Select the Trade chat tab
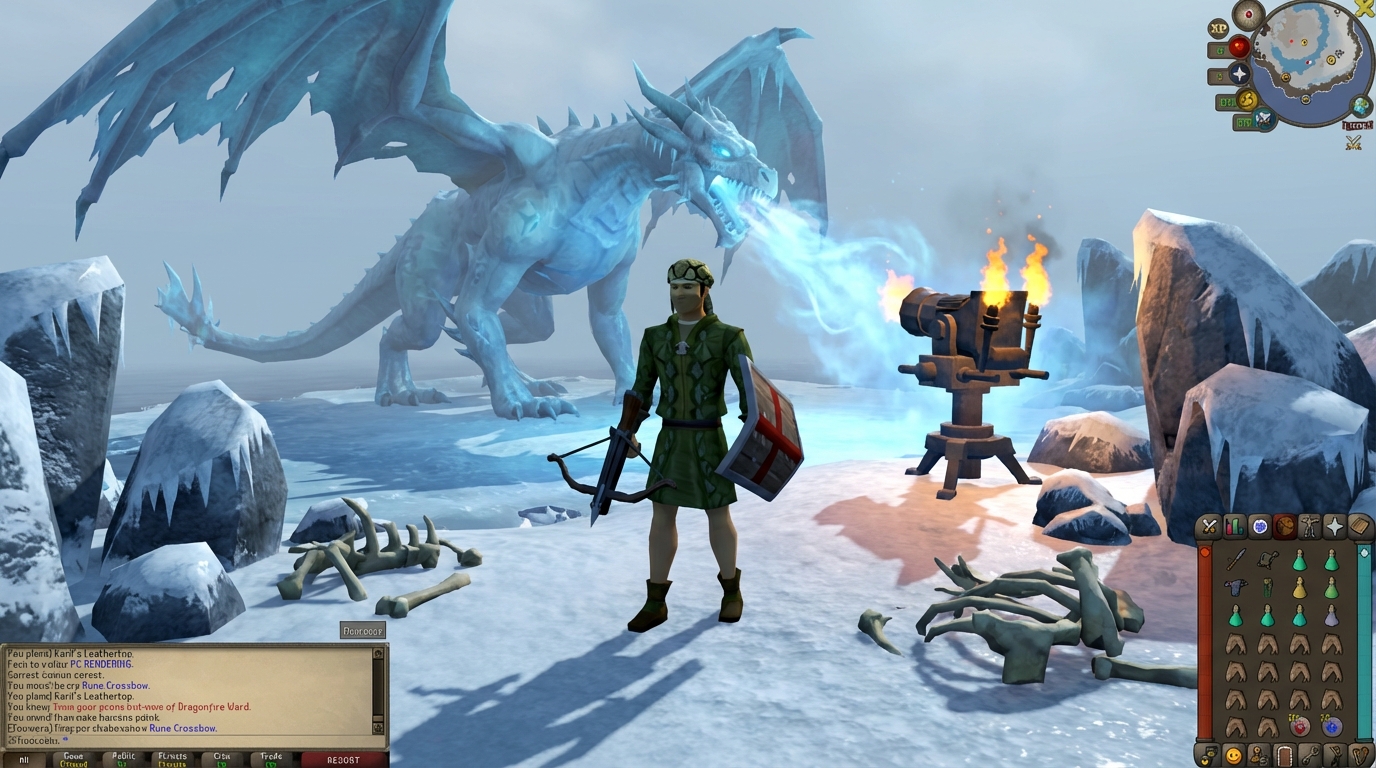 click(271, 759)
